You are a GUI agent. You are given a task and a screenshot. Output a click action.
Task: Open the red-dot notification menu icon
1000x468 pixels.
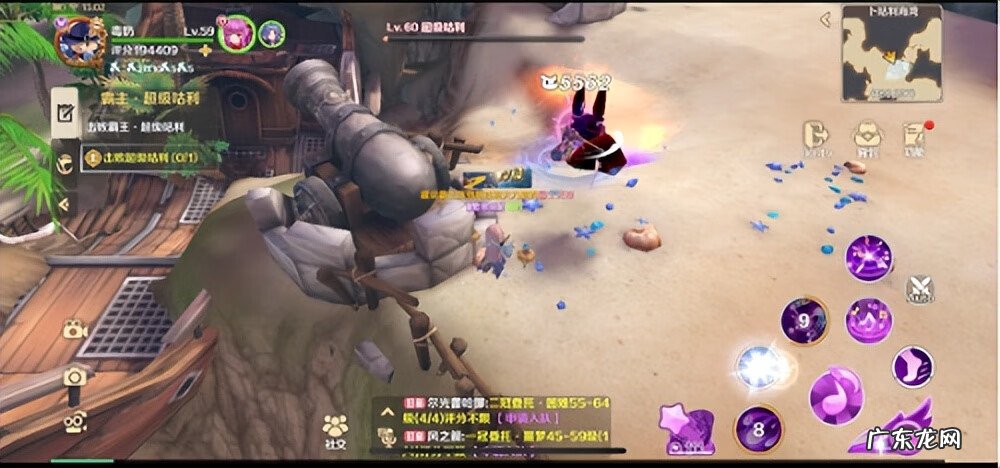[913, 139]
